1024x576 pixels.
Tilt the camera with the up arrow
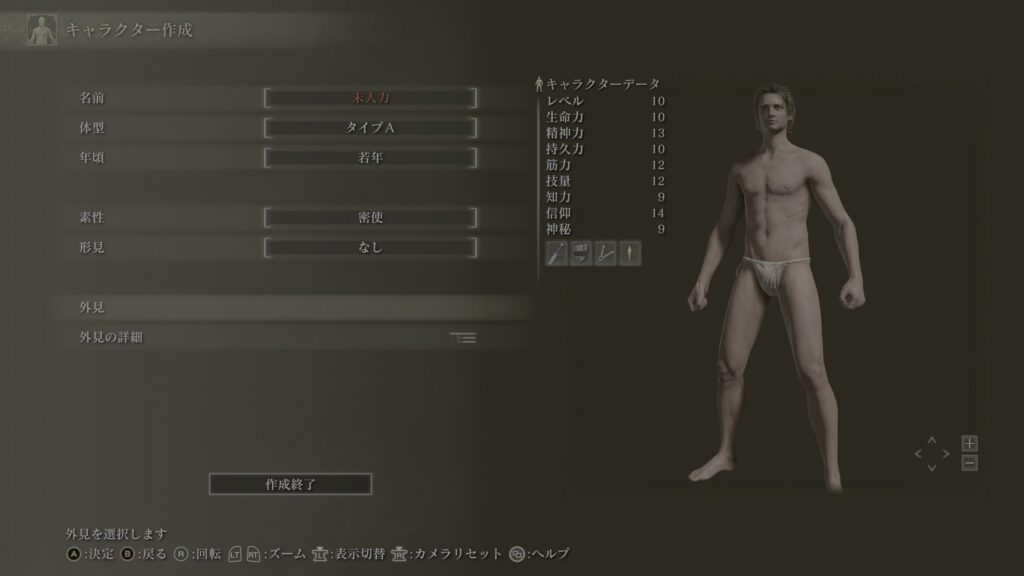932,440
